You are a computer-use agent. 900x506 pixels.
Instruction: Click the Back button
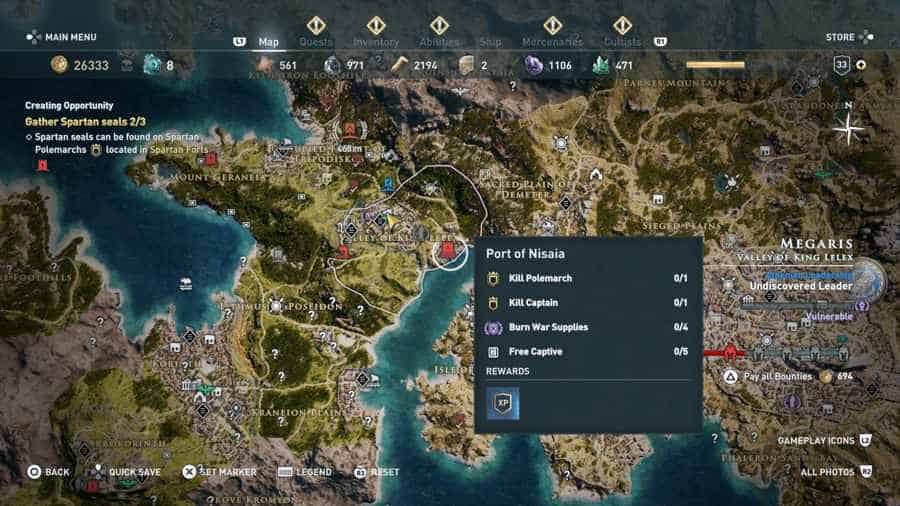click(x=48, y=472)
